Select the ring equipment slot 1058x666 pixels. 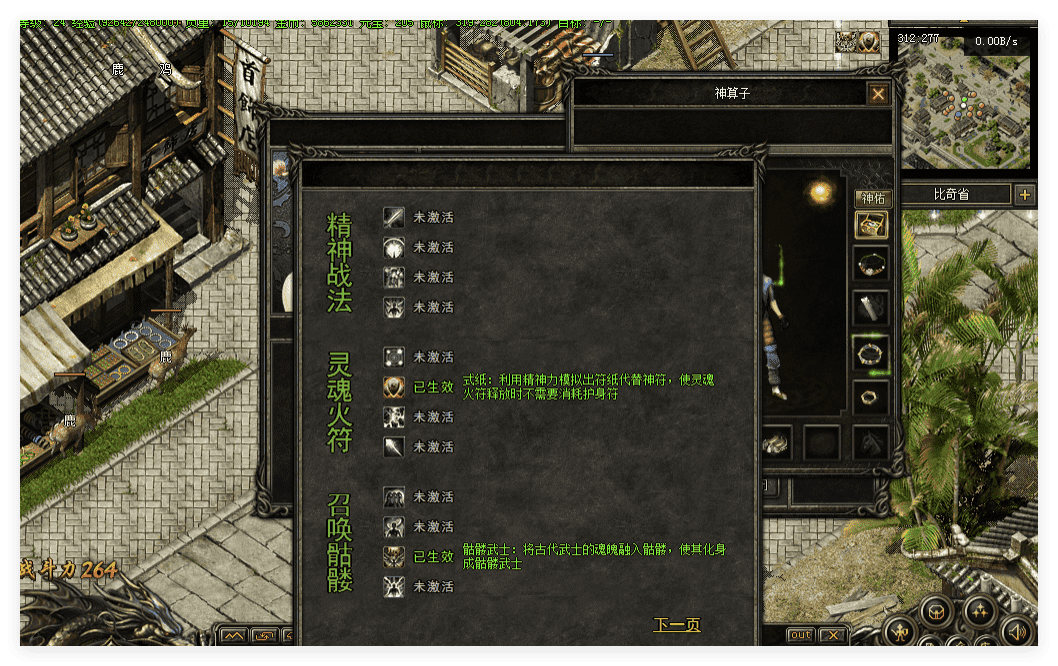(871, 396)
